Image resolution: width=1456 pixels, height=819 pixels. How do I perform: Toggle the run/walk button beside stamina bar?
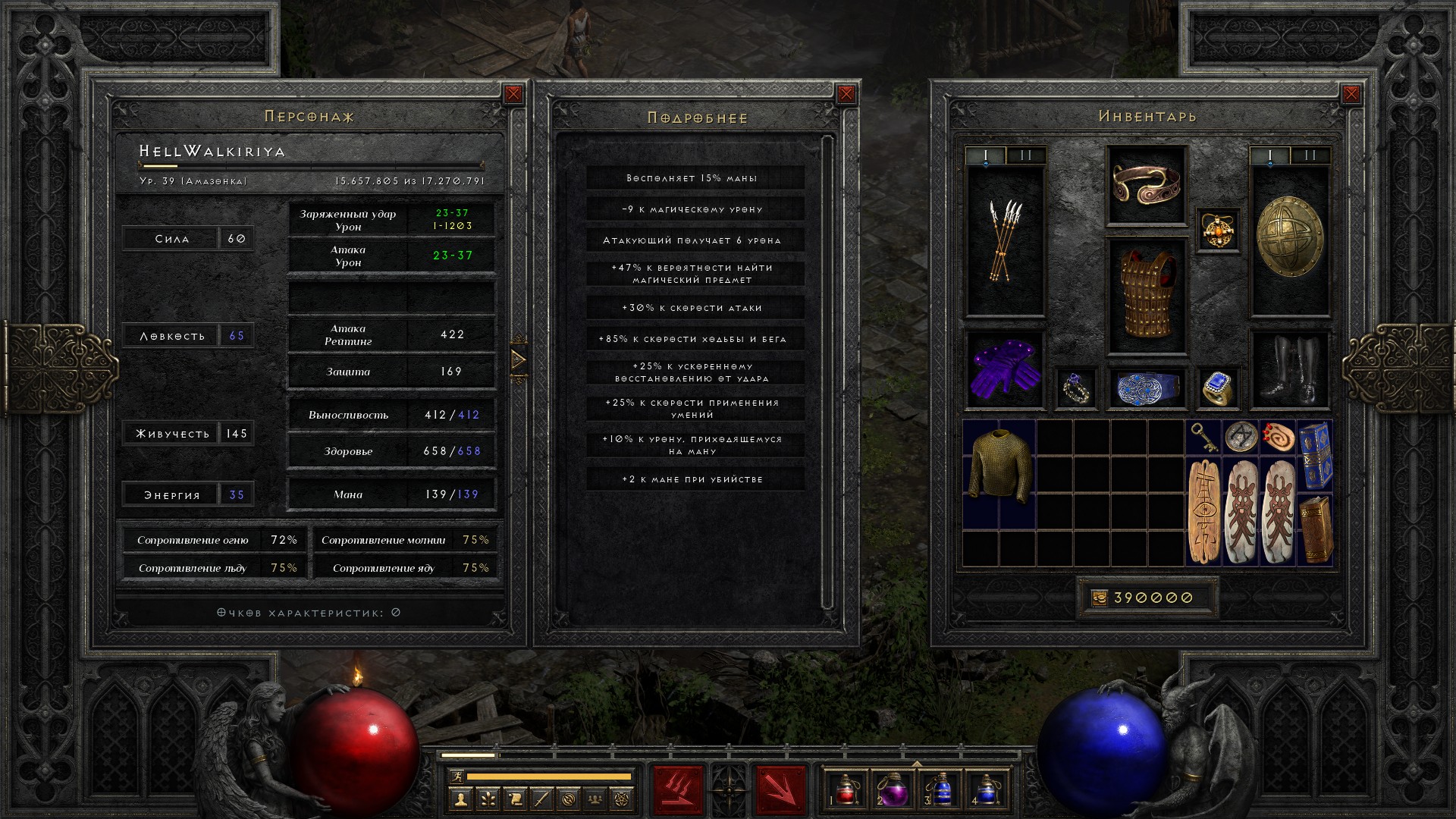click(454, 776)
